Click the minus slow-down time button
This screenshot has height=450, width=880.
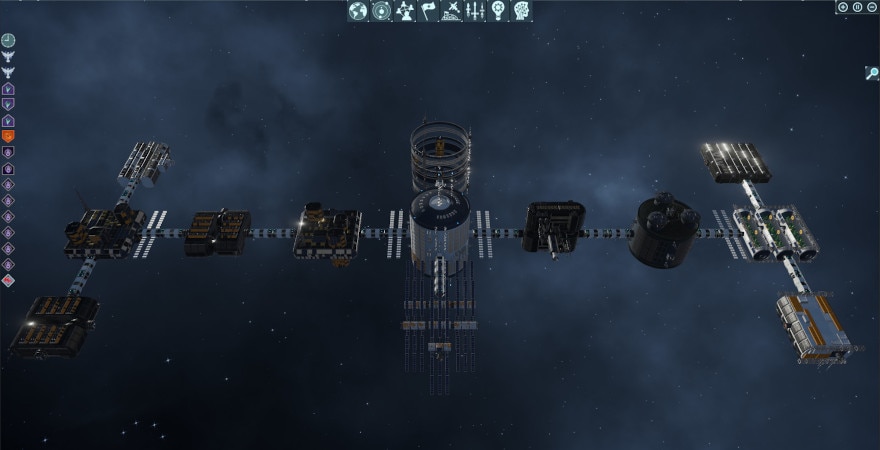coord(871,7)
